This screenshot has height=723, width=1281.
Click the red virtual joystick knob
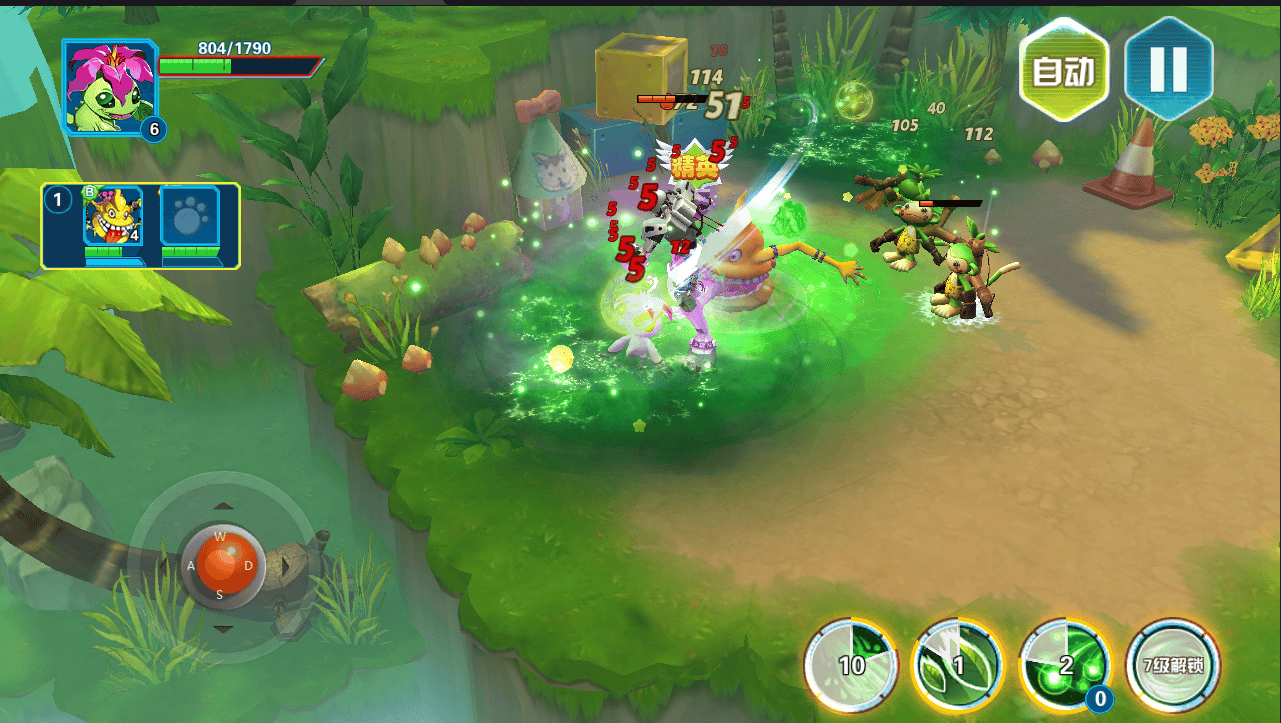pyautogui.click(x=222, y=564)
